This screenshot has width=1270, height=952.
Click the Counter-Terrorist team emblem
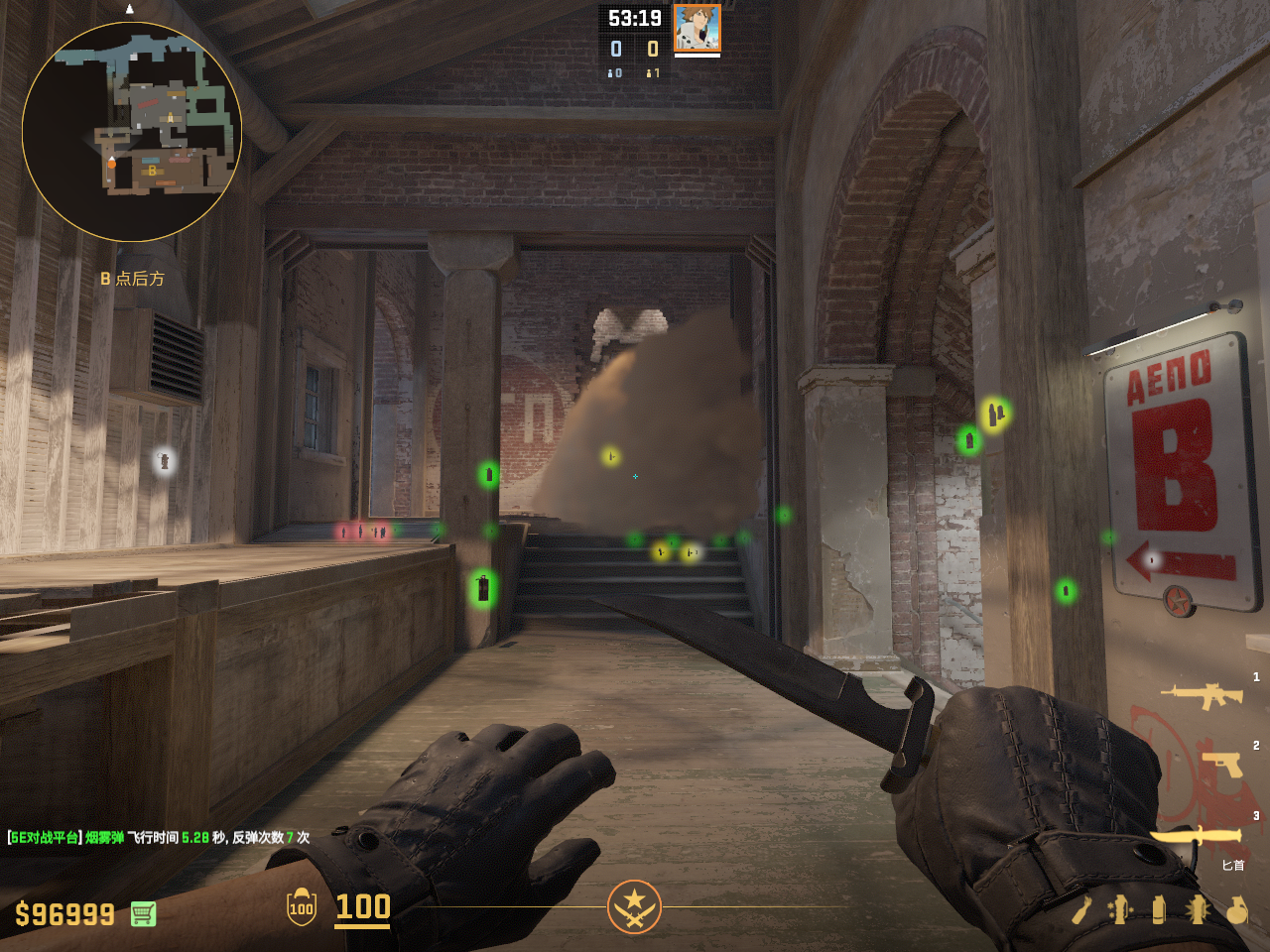click(x=634, y=906)
